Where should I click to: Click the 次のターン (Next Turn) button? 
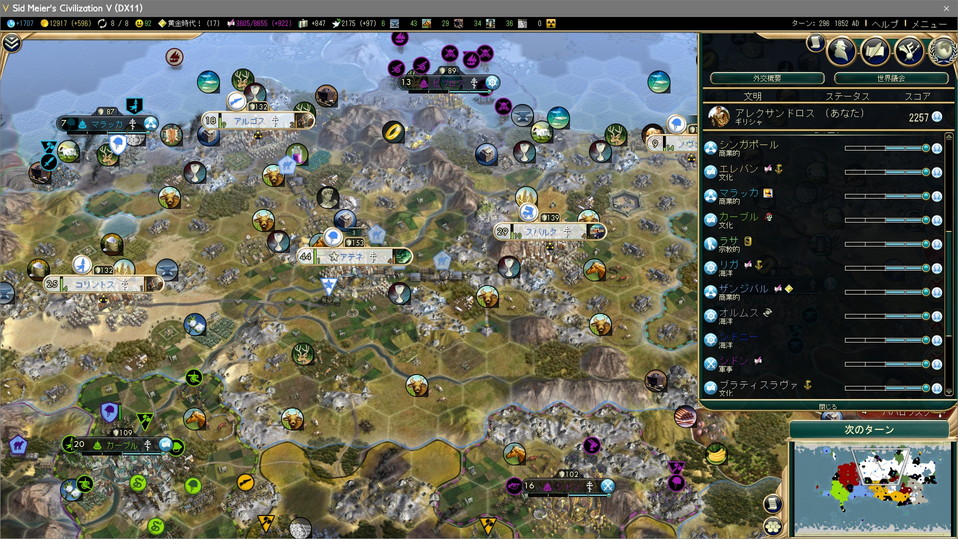pyautogui.click(x=866, y=429)
